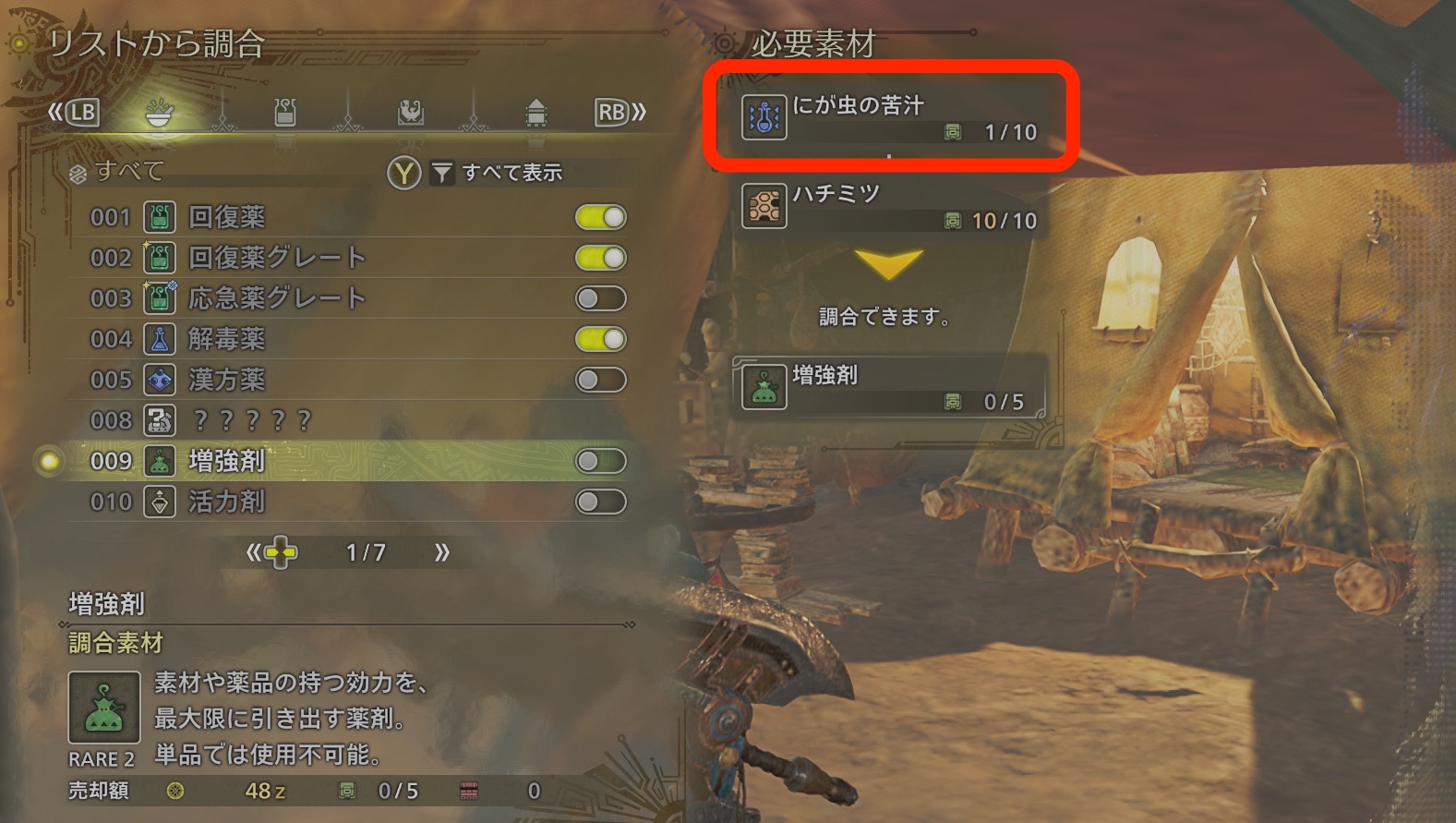The width and height of the screenshot is (1456, 823).
Task: Open the next list page with the right chevron
Action: 440,551
